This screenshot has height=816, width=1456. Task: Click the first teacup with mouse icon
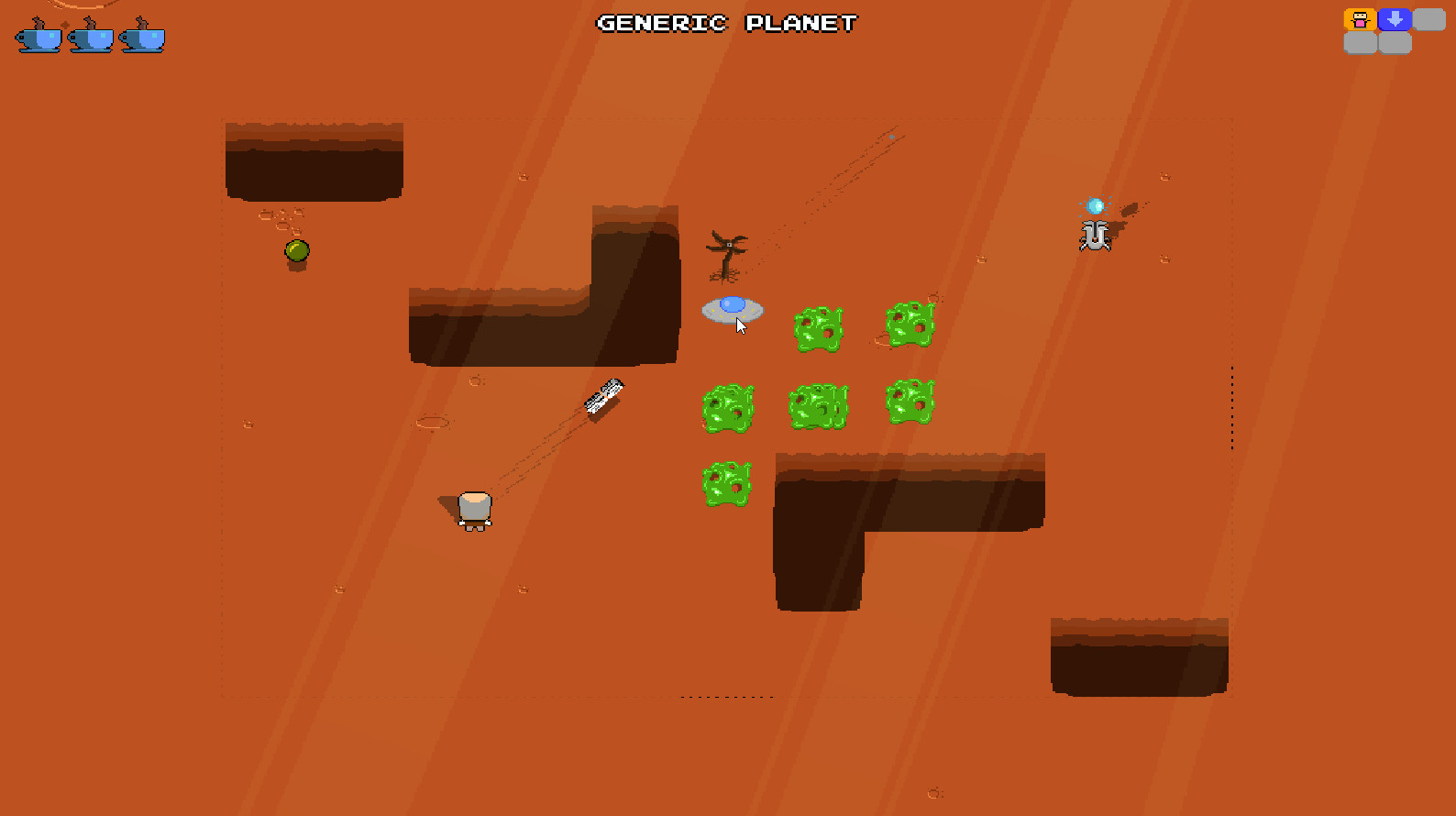click(37, 37)
